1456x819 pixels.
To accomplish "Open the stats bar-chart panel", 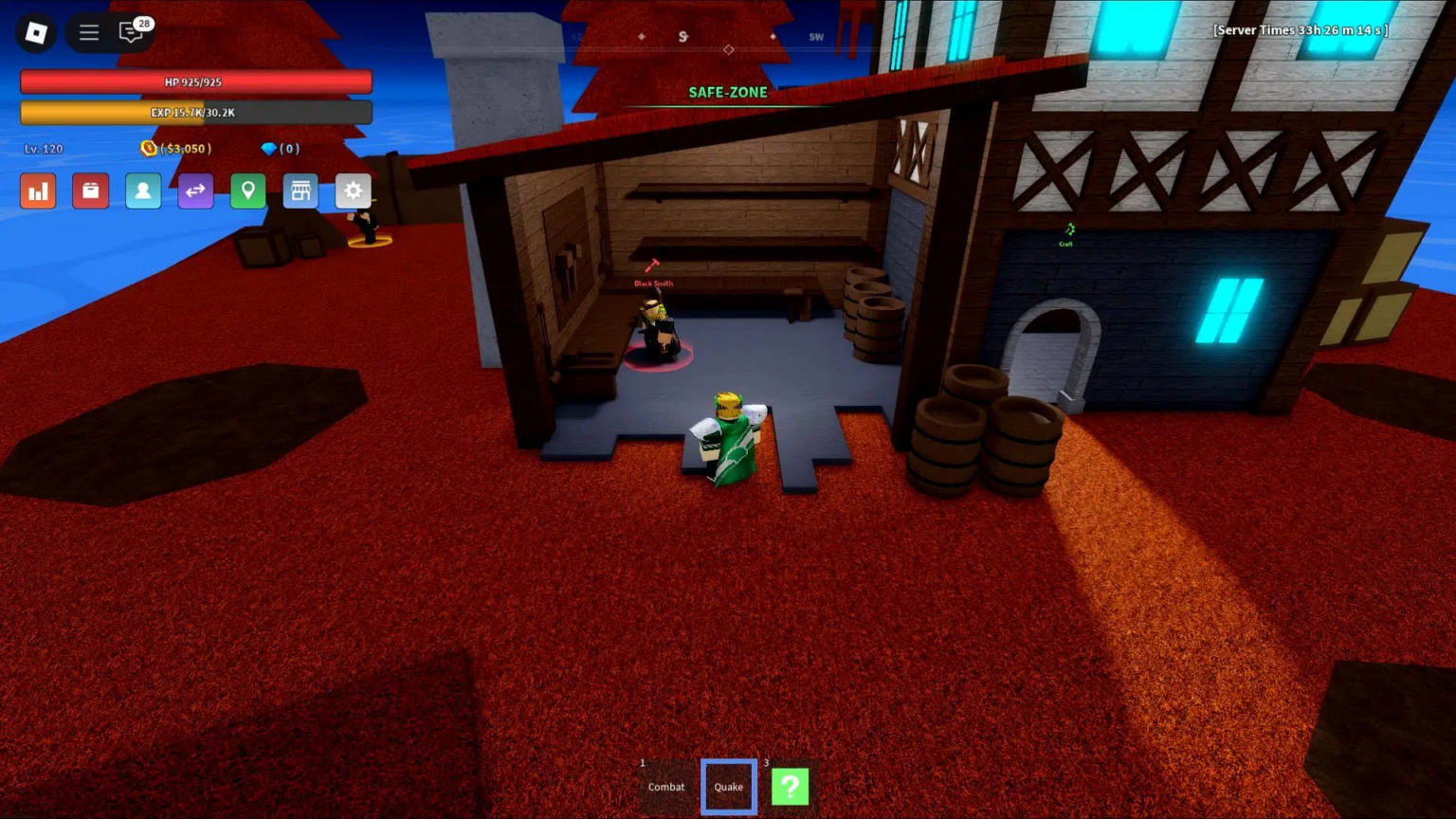I will 38,191.
